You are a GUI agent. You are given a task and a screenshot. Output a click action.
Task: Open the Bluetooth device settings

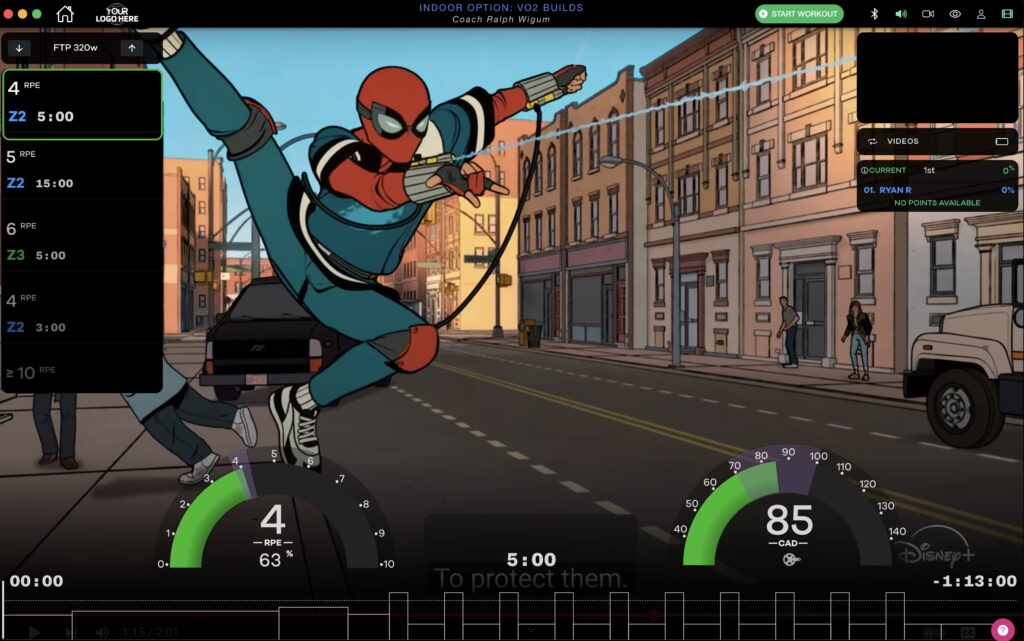[x=873, y=14]
